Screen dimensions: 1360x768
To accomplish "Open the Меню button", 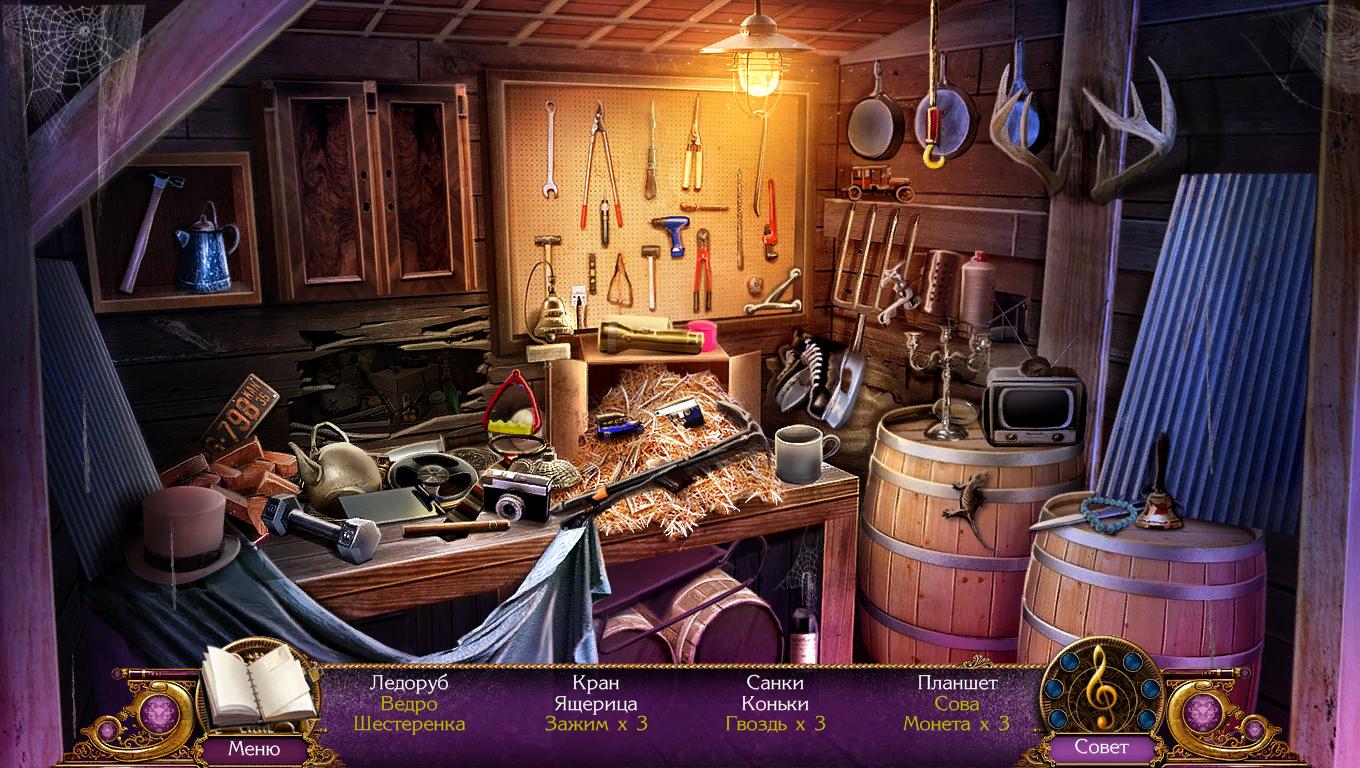I will pyautogui.click(x=253, y=747).
